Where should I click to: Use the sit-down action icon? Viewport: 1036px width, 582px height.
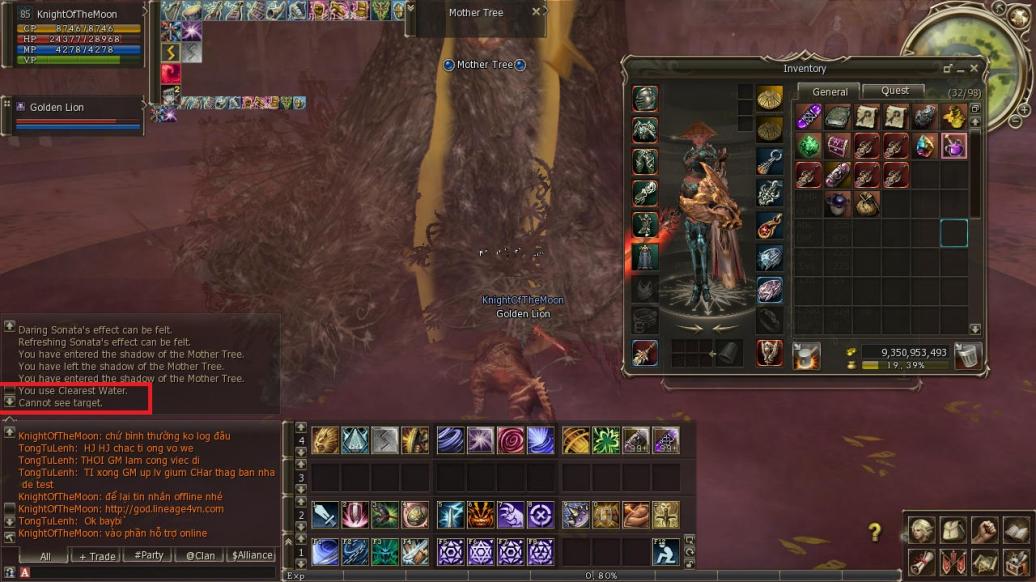tap(666, 551)
